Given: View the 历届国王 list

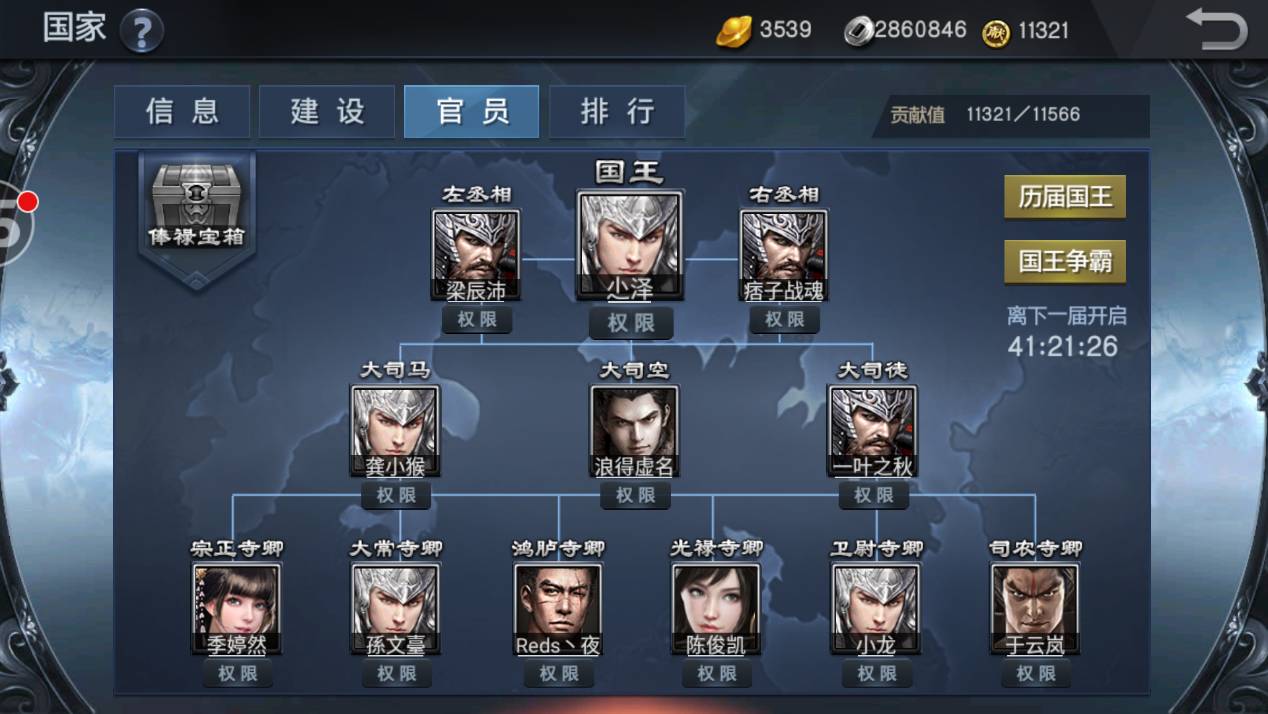Looking at the screenshot, I should (x=1065, y=197).
